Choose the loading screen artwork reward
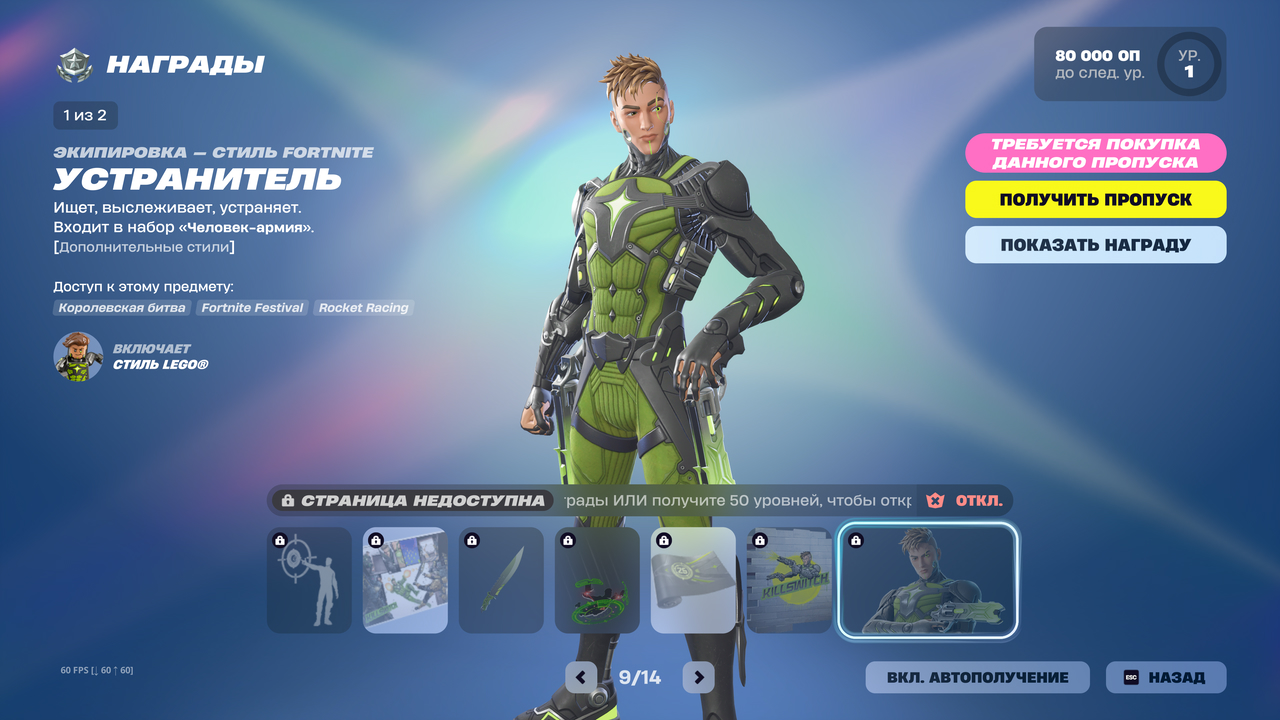The width and height of the screenshot is (1280, 720). (x=405, y=580)
